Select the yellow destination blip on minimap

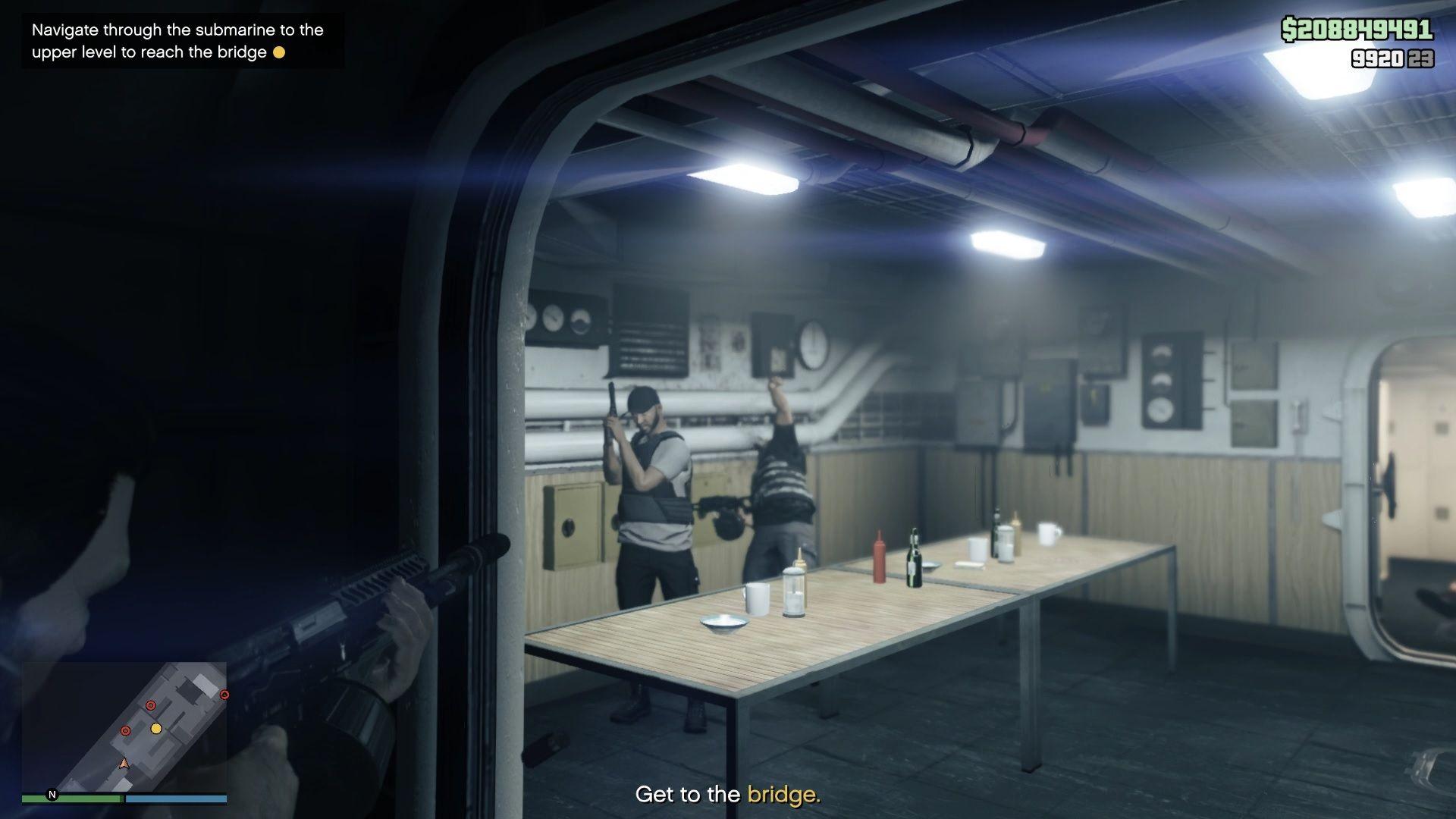click(x=157, y=727)
